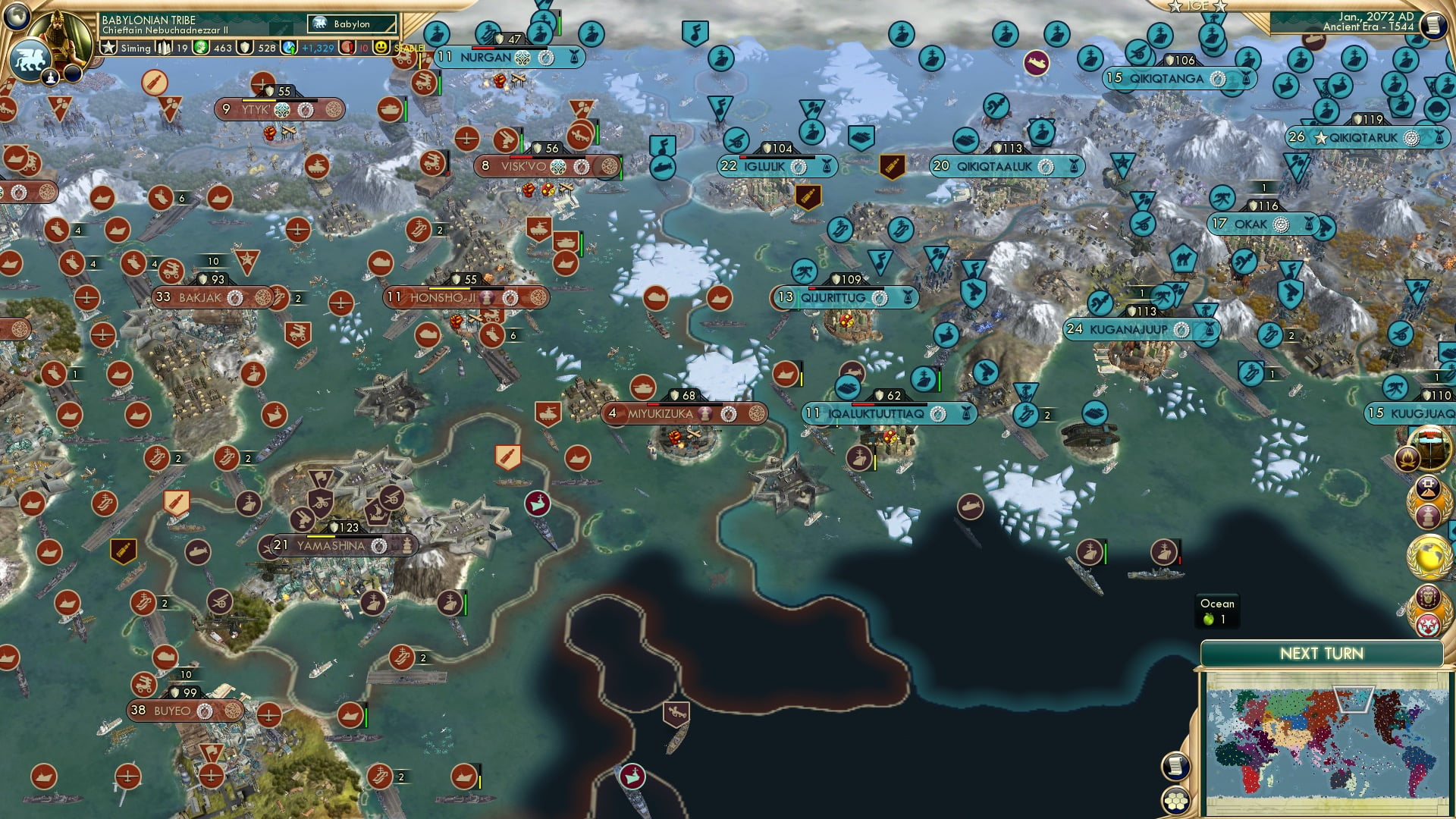Open the notification log scroll icon near minimap
Viewport: 1456px width, 819px height.
point(1176,767)
